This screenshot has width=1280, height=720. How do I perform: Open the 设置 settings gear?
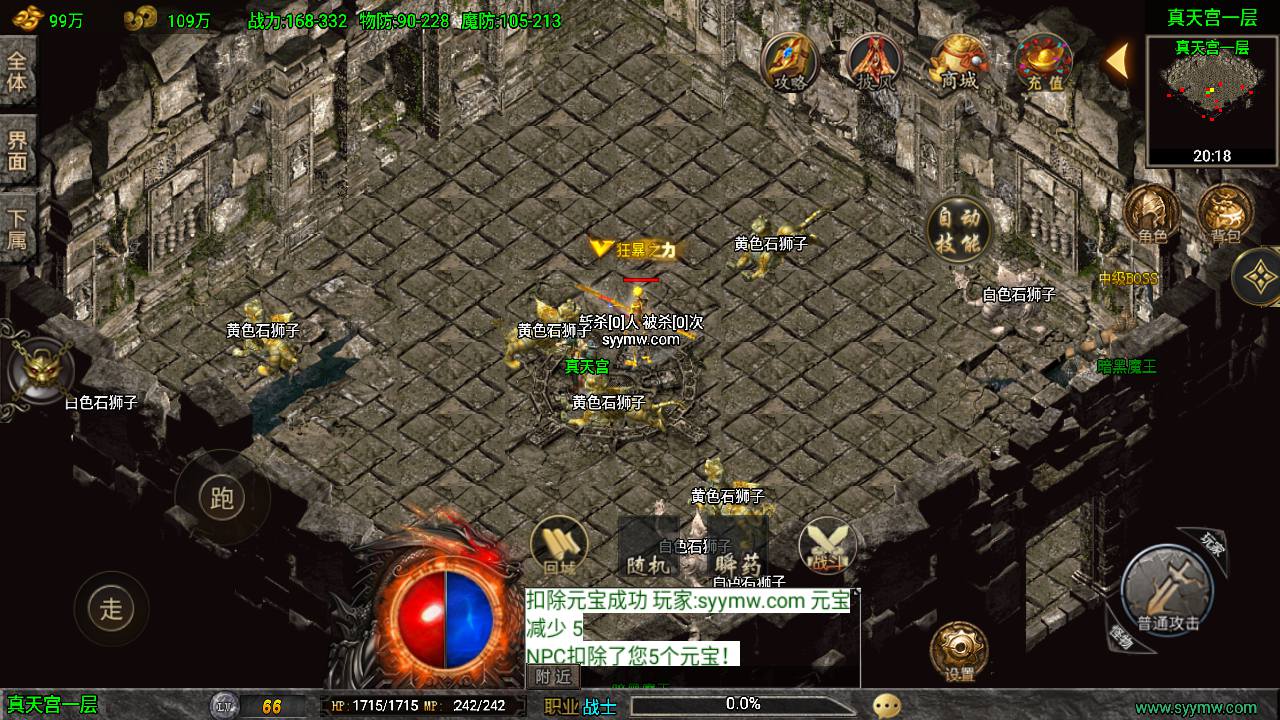(959, 652)
